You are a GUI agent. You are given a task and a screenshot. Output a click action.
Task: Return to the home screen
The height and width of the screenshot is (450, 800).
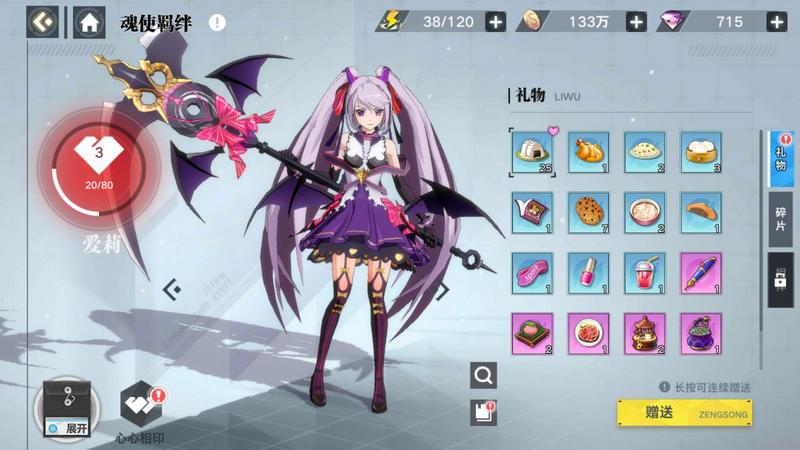click(x=89, y=21)
